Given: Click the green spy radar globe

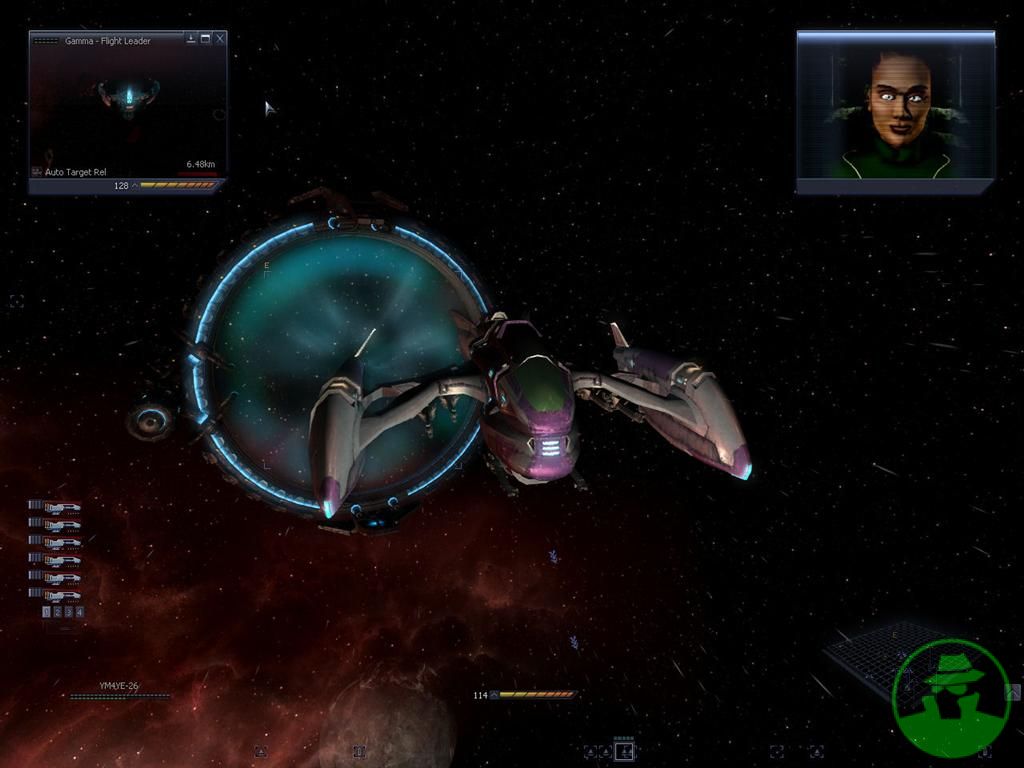Looking at the screenshot, I should tap(949, 697).
